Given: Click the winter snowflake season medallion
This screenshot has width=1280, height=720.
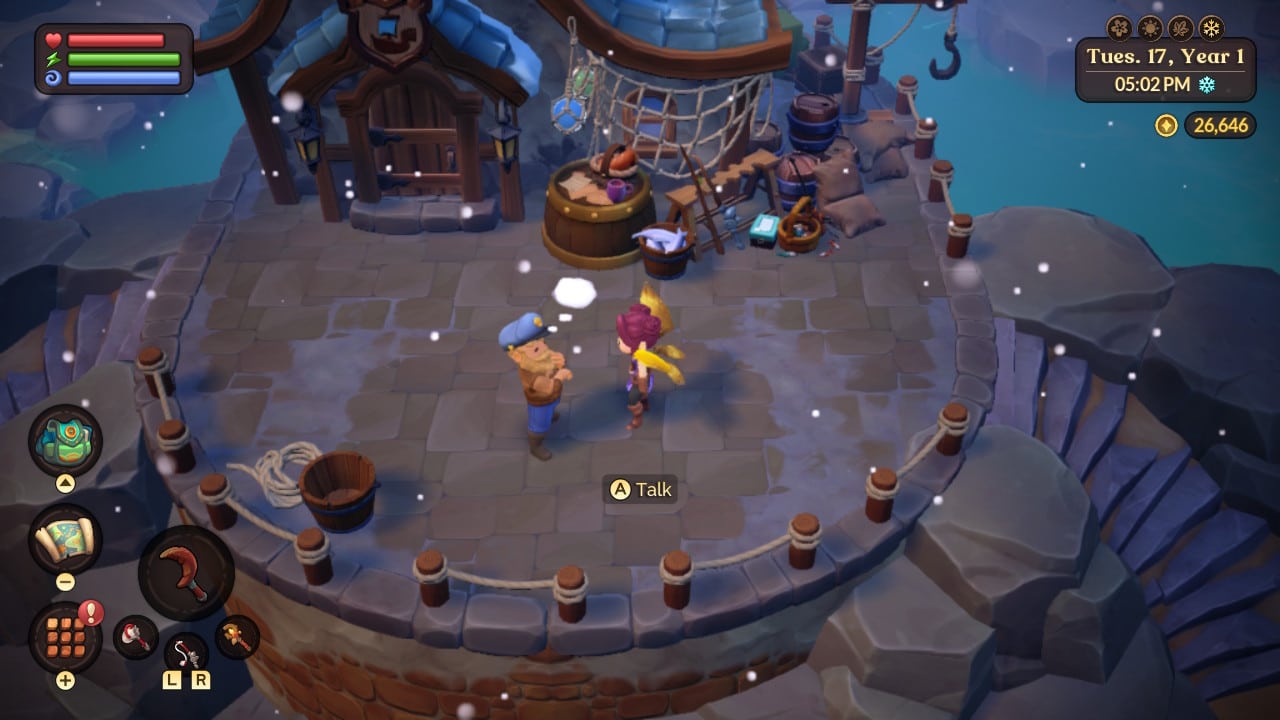Looking at the screenshot, I should coord(1211,26).
